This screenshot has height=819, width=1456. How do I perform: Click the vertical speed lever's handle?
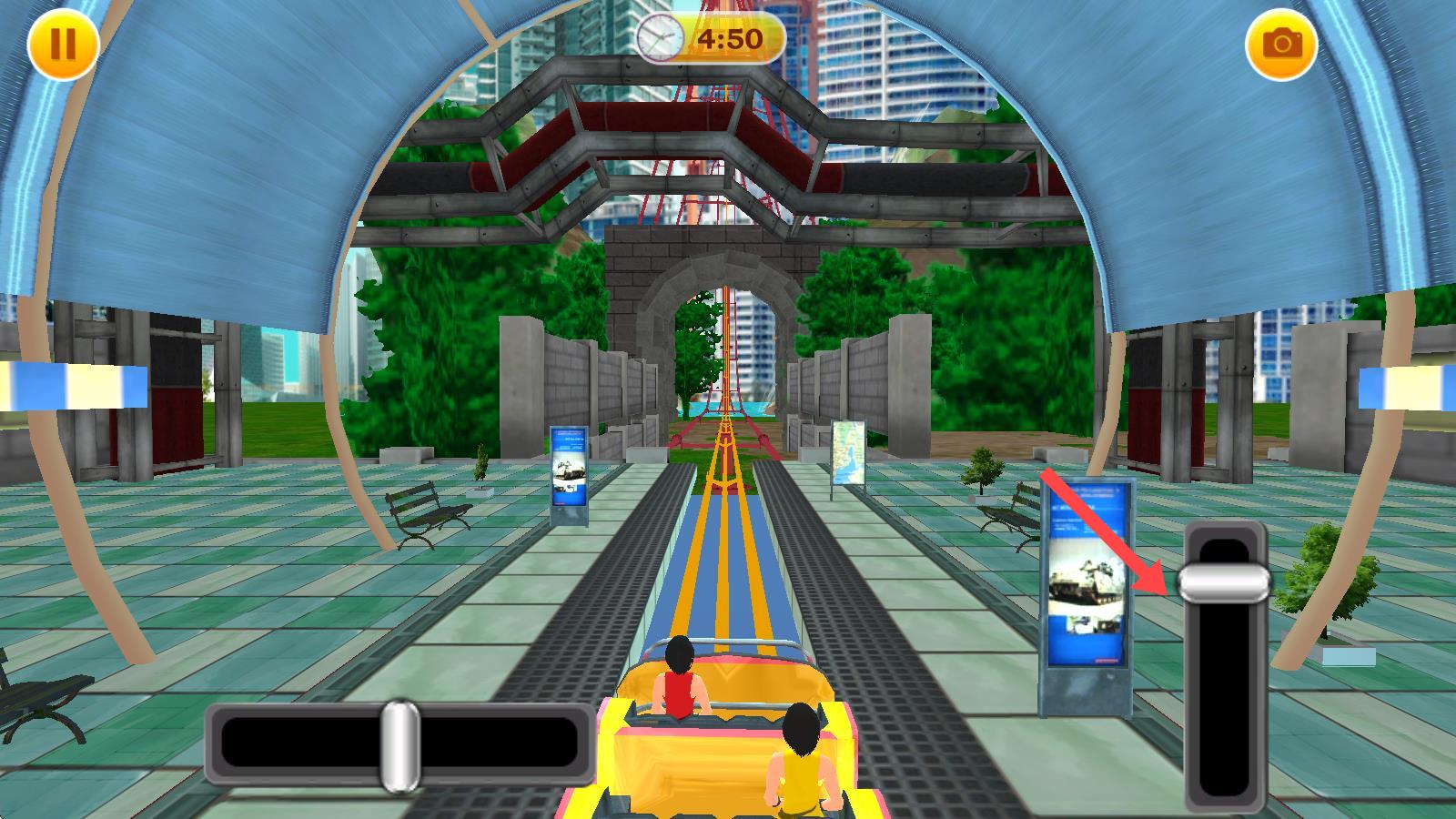point(1224,582)
